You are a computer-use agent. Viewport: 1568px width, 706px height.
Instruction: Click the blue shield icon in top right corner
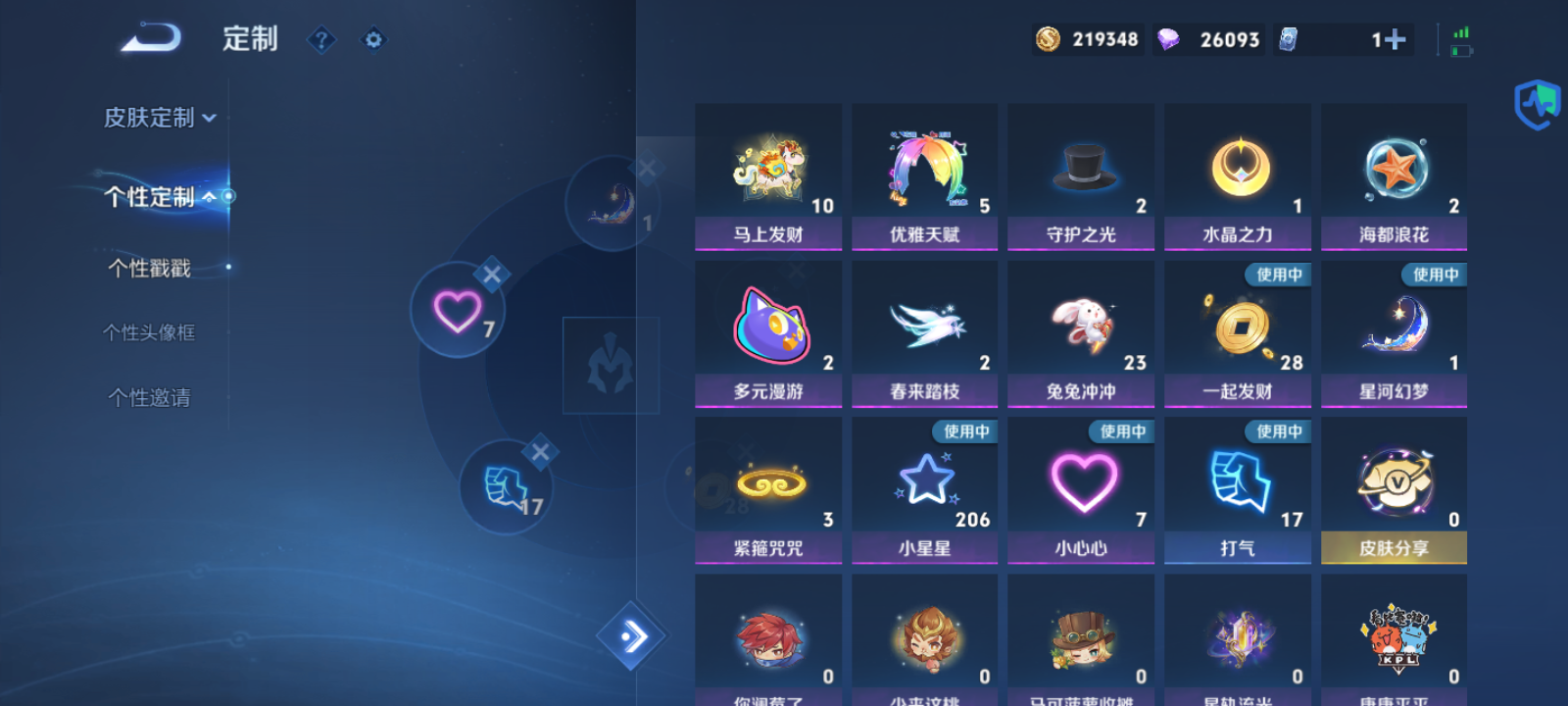[1537, 103]
